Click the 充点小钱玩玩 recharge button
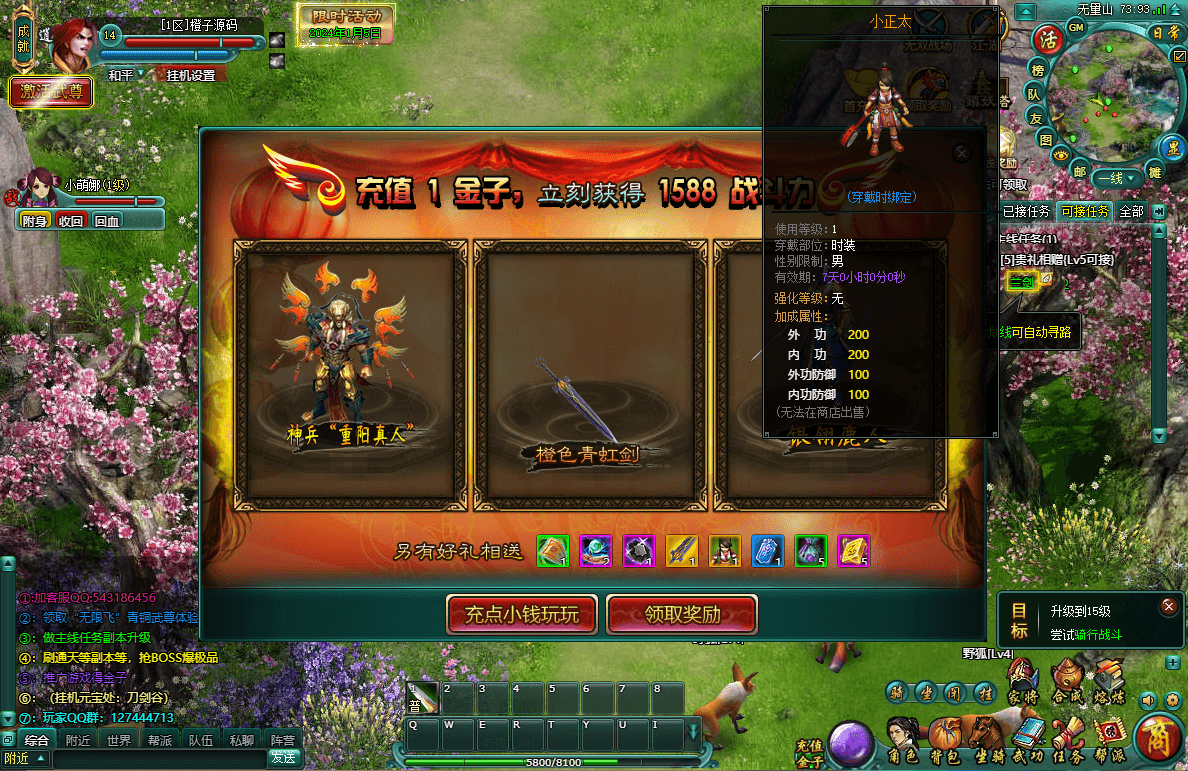This screenshot has height=771, width=1188. point(521,614)
